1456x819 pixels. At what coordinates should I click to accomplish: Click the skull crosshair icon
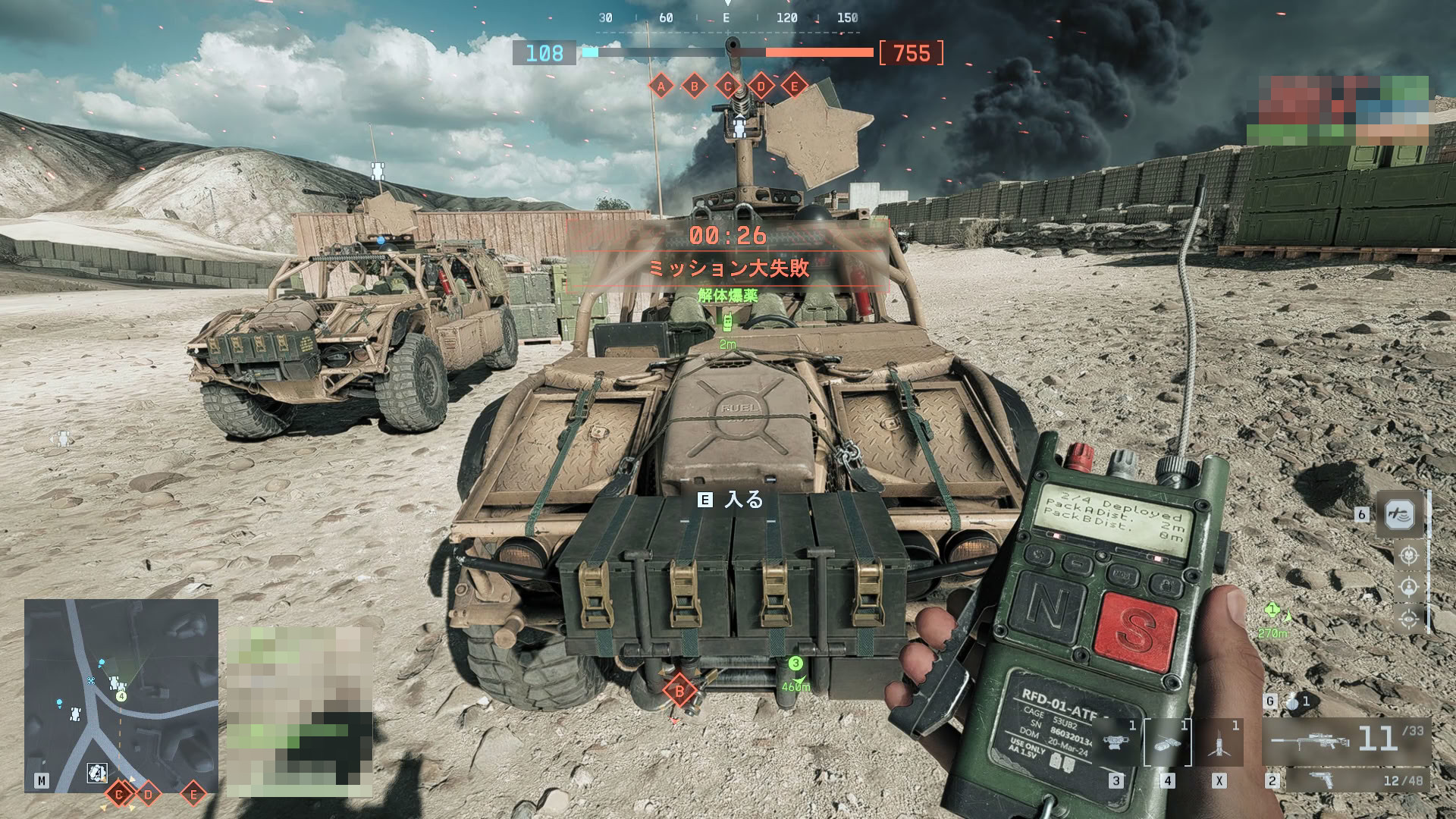click(1409, 556)
